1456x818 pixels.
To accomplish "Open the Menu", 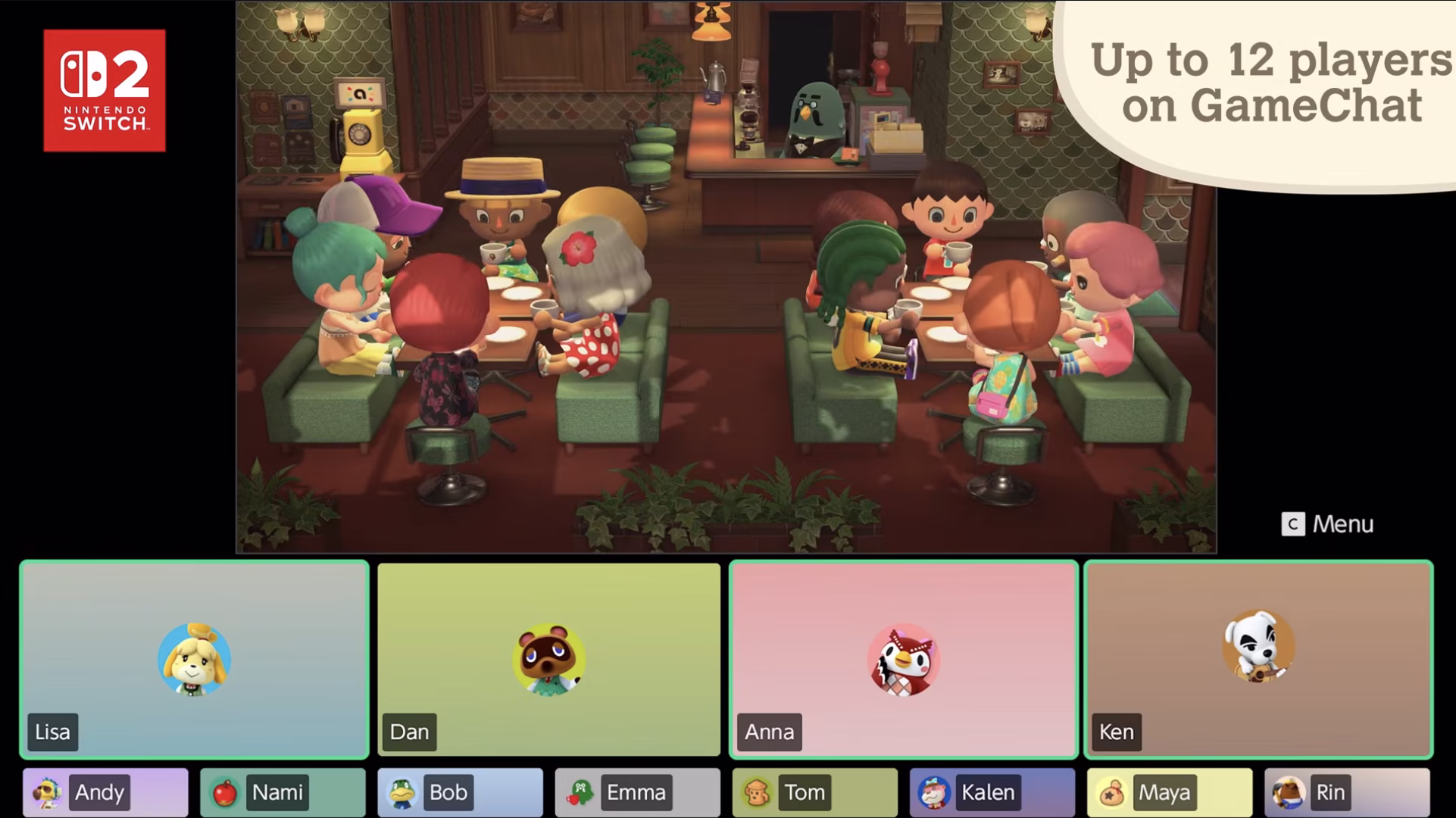I will coord(1345,523).
